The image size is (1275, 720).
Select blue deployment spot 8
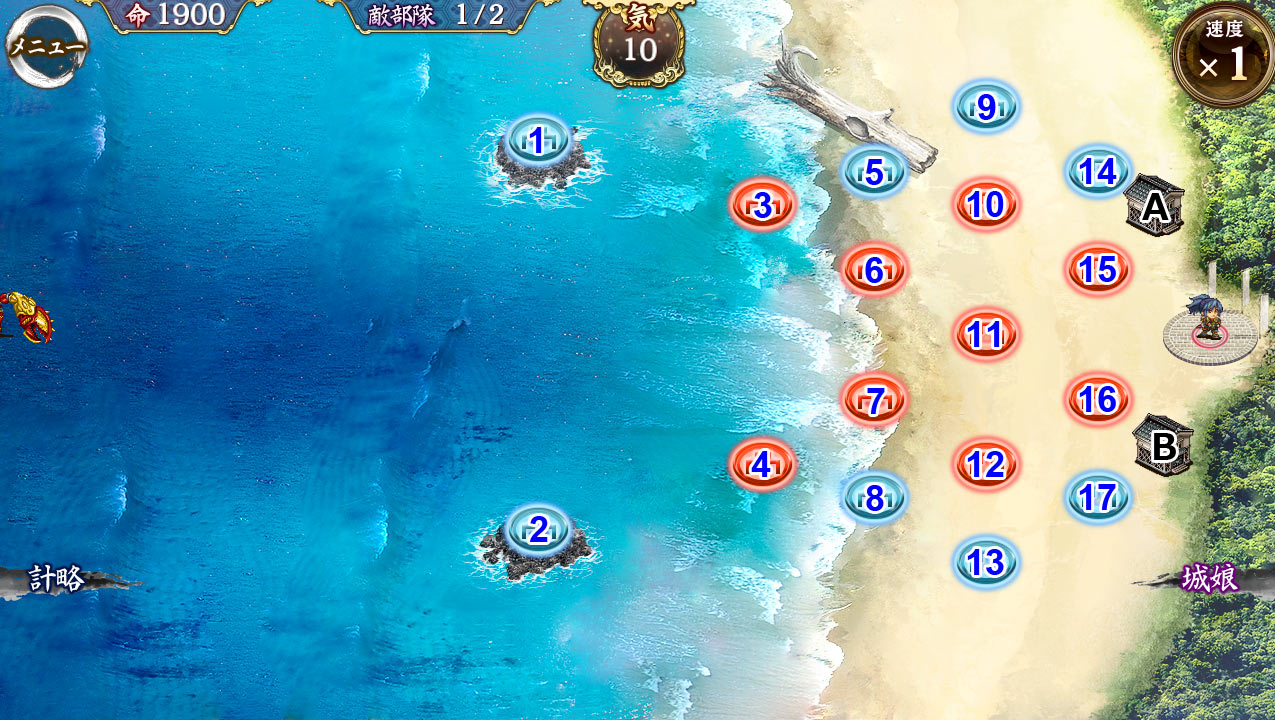point(874,498)
